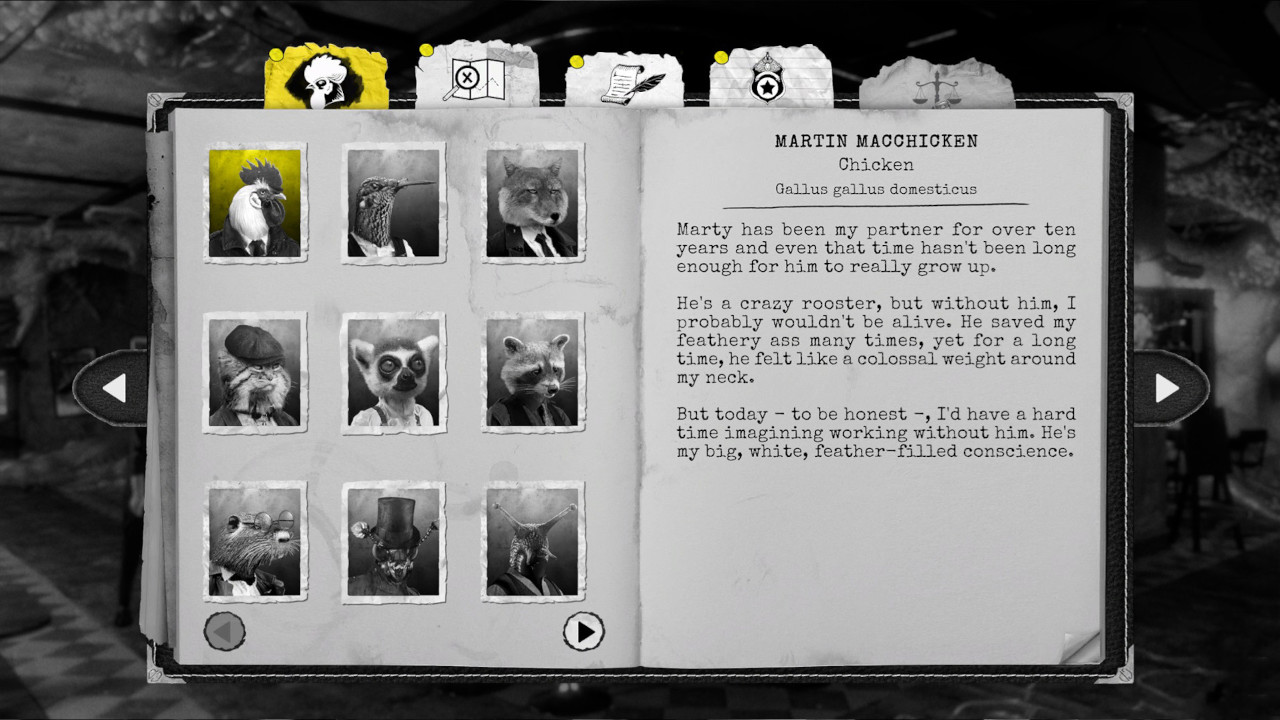This screenshot has width=1280, height=720.
Task: Open the lemur's character profile
Action: pyautogui.click(x=394, y=372)
